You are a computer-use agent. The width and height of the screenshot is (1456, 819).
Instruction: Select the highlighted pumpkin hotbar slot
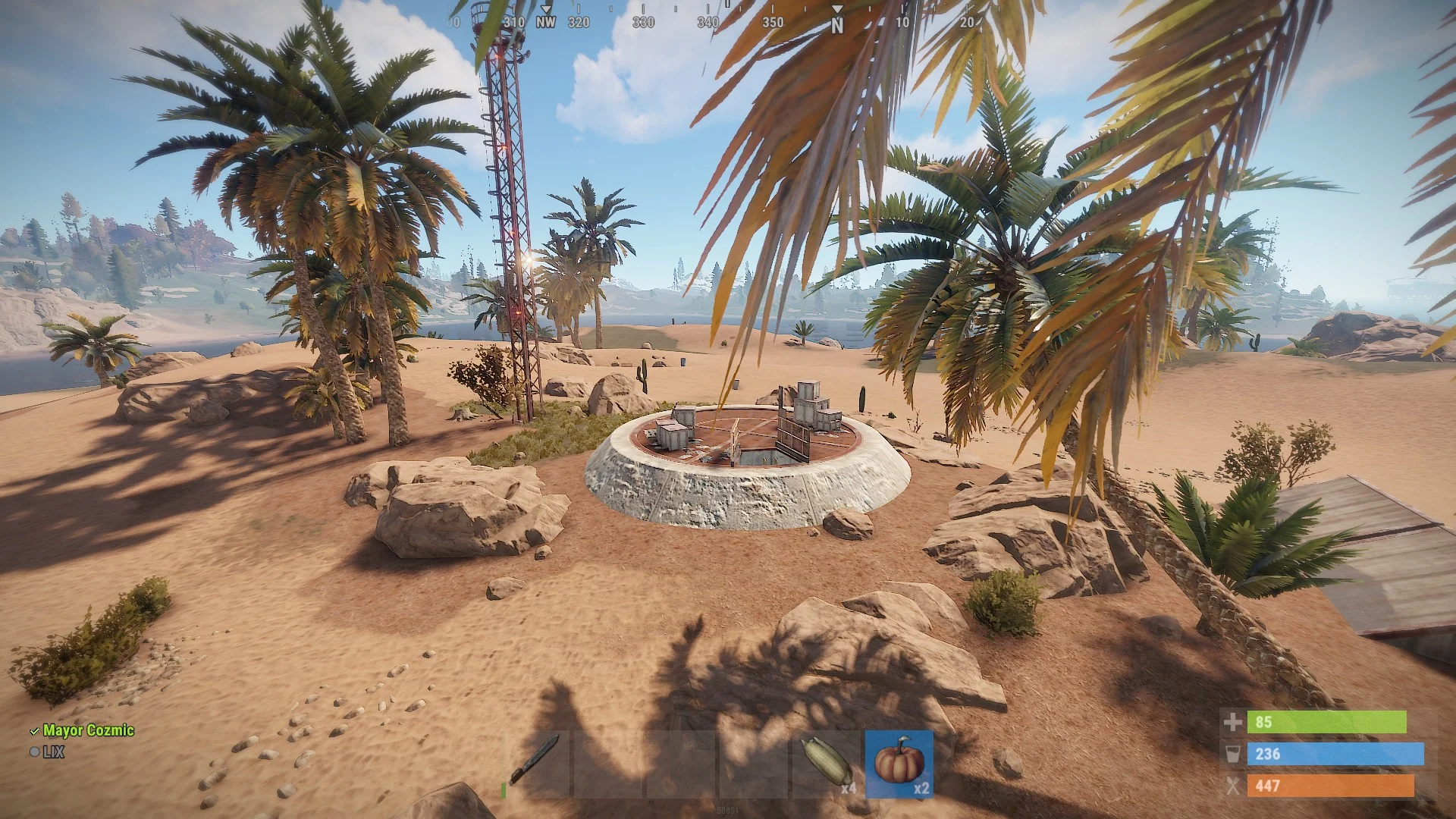pos(899,763)
